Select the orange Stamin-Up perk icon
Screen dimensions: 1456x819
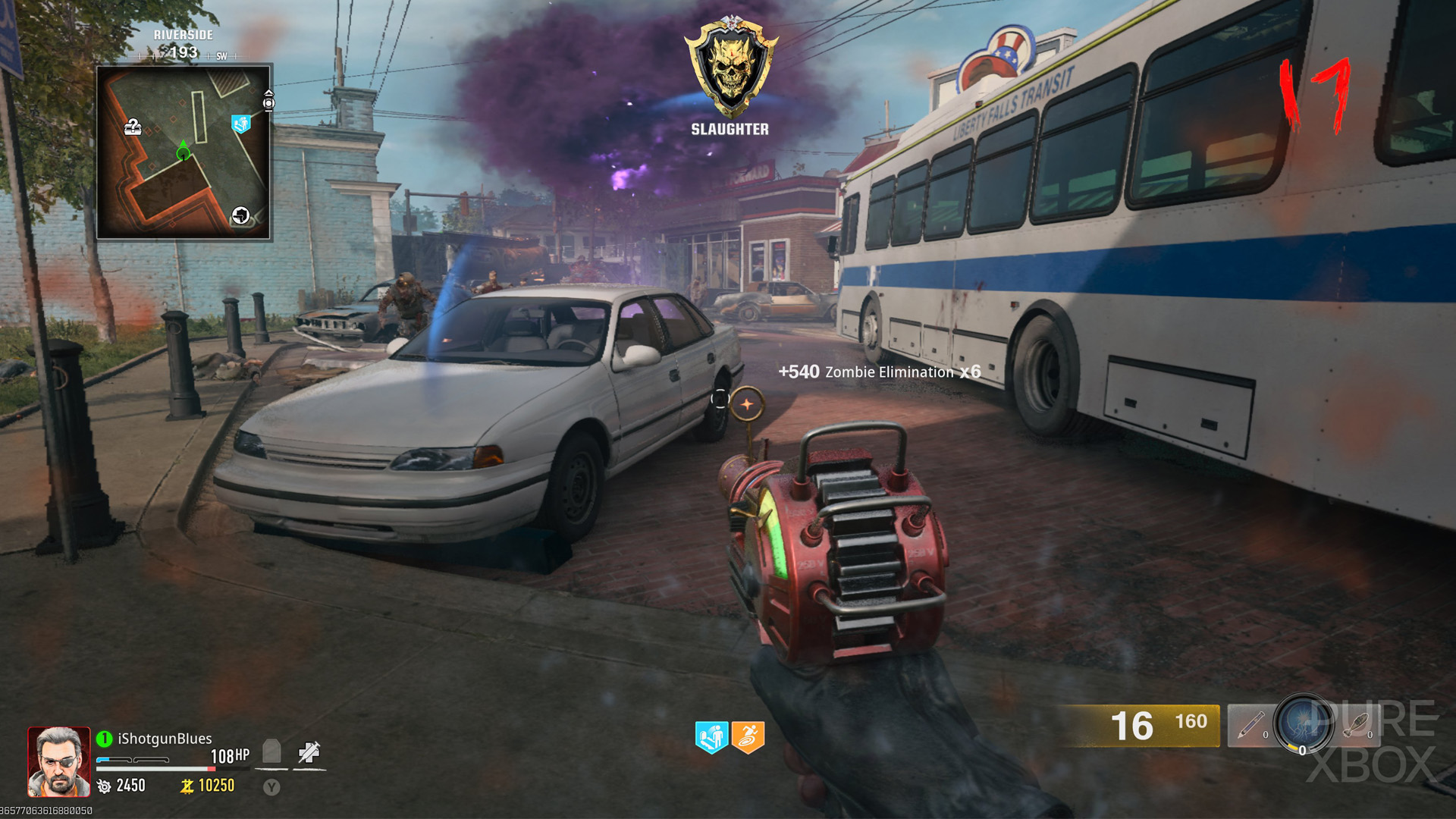click(747, 736)
